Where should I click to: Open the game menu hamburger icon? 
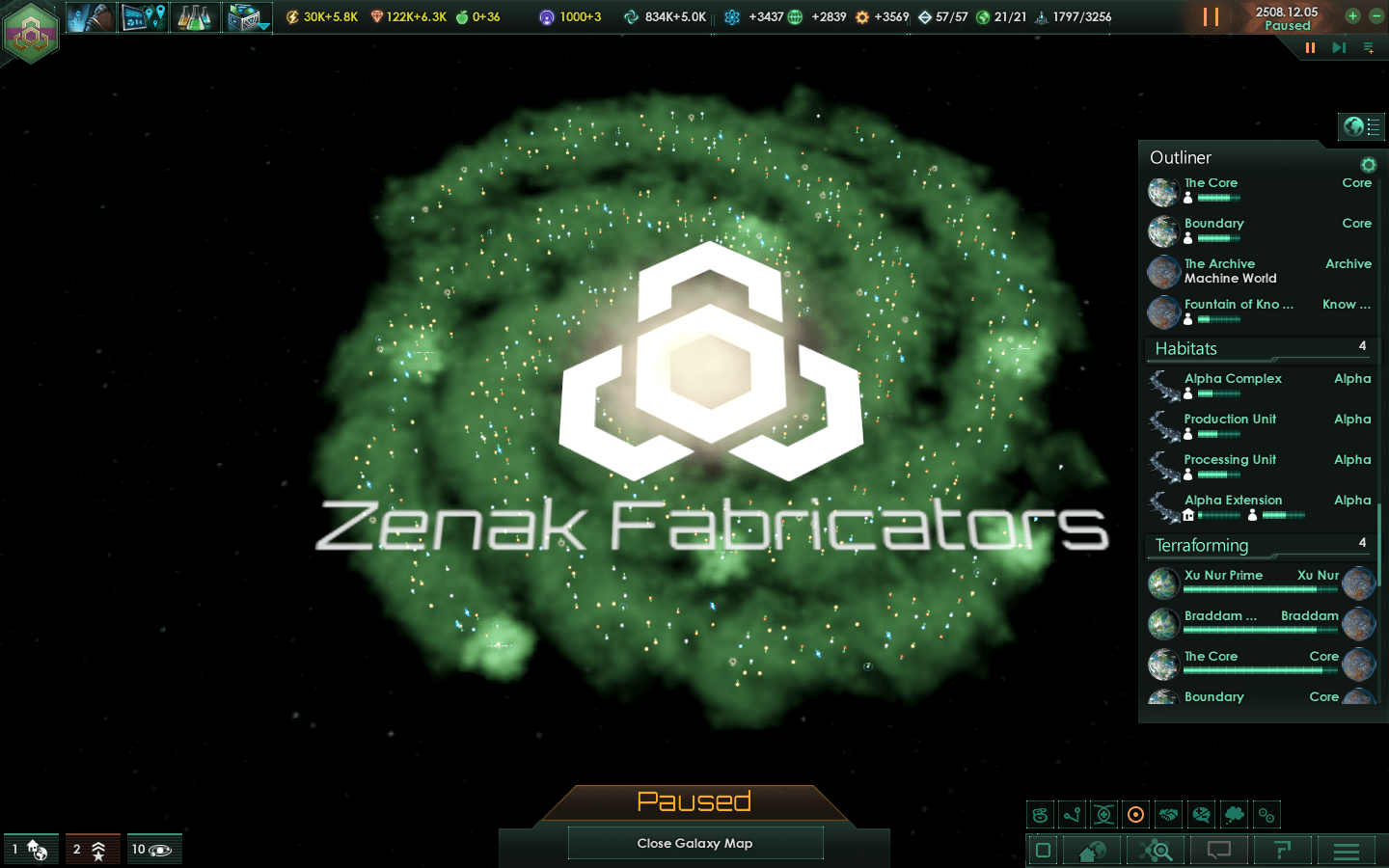click(x=1347, y=850)
